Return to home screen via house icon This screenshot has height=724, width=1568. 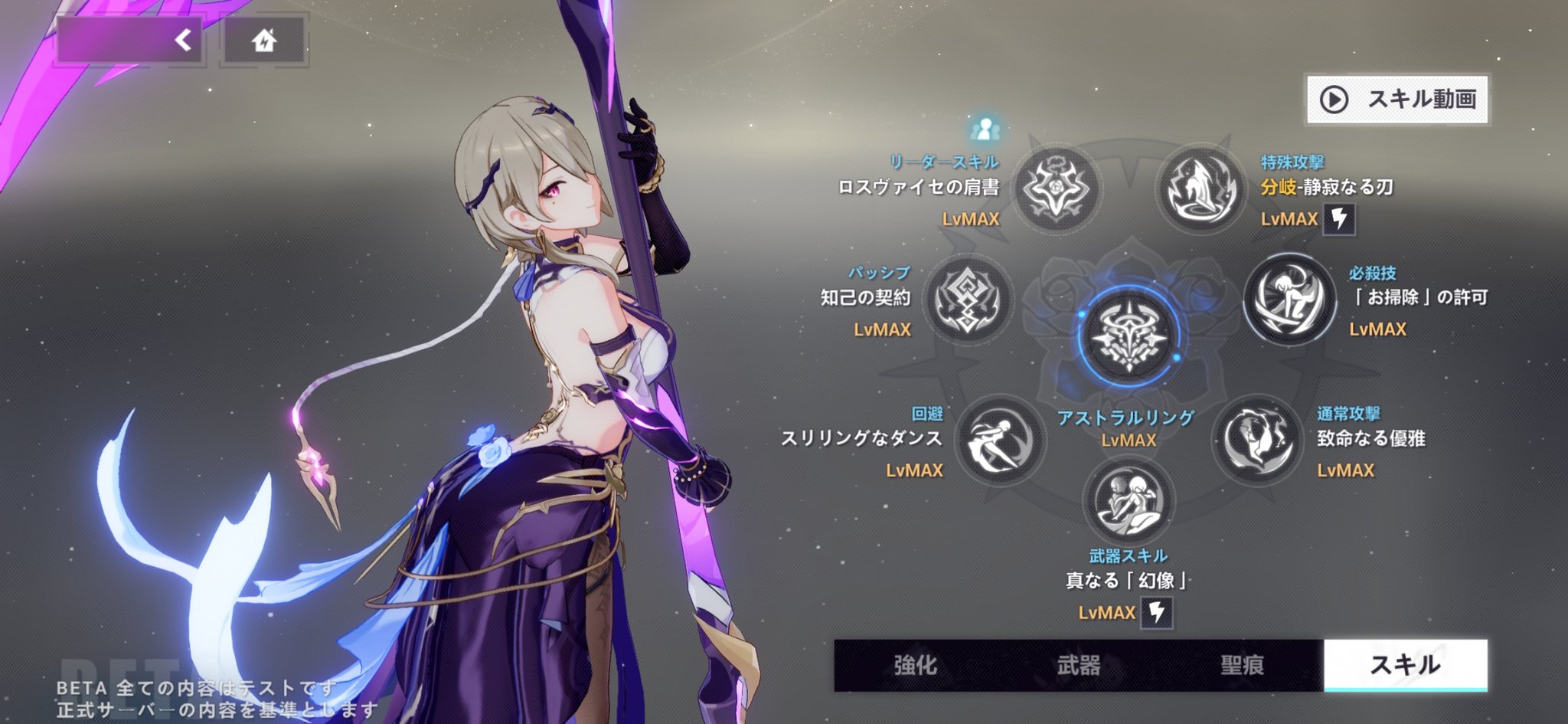click(264, 40)
